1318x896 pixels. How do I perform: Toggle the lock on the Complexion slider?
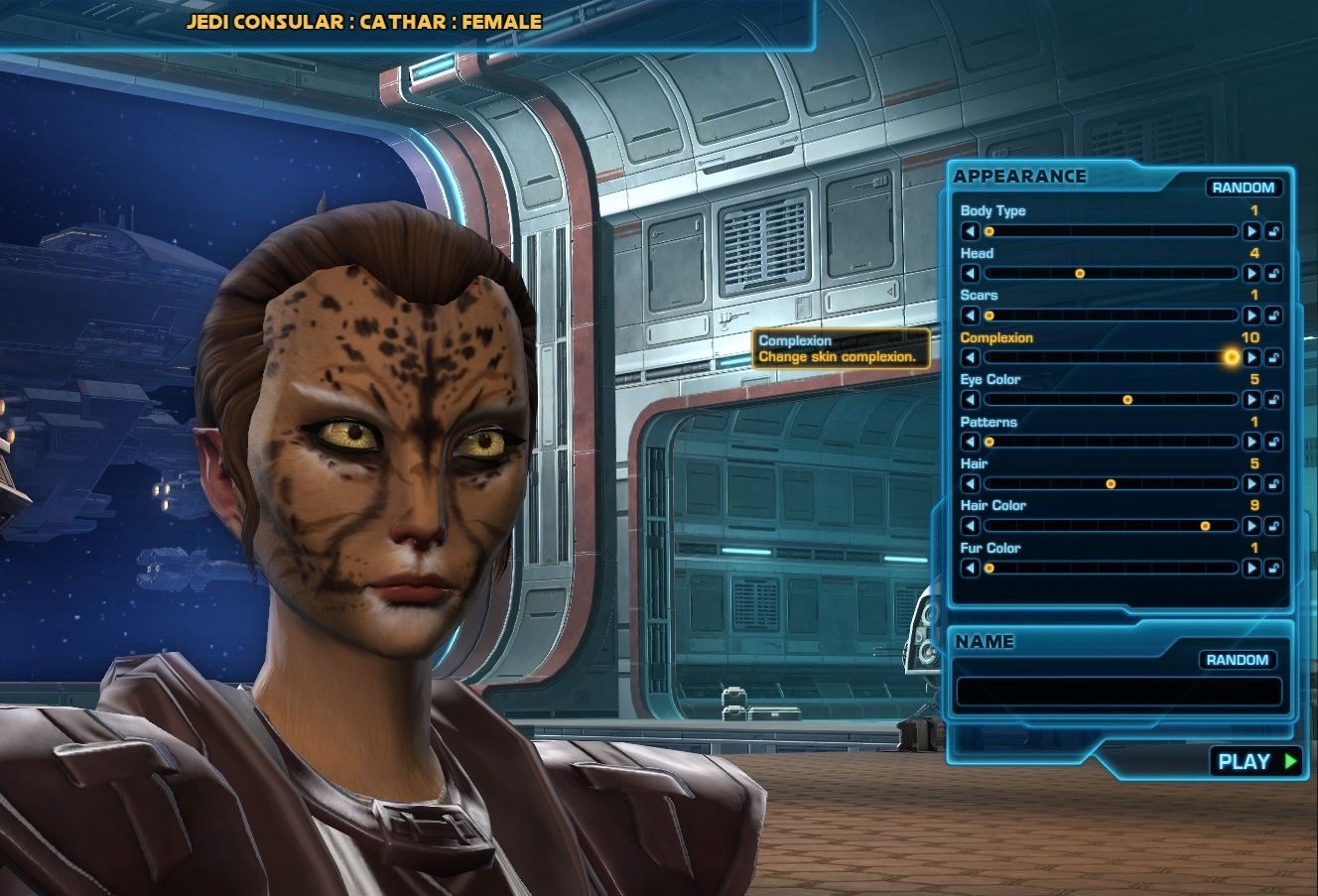[x=1273, y=357]
